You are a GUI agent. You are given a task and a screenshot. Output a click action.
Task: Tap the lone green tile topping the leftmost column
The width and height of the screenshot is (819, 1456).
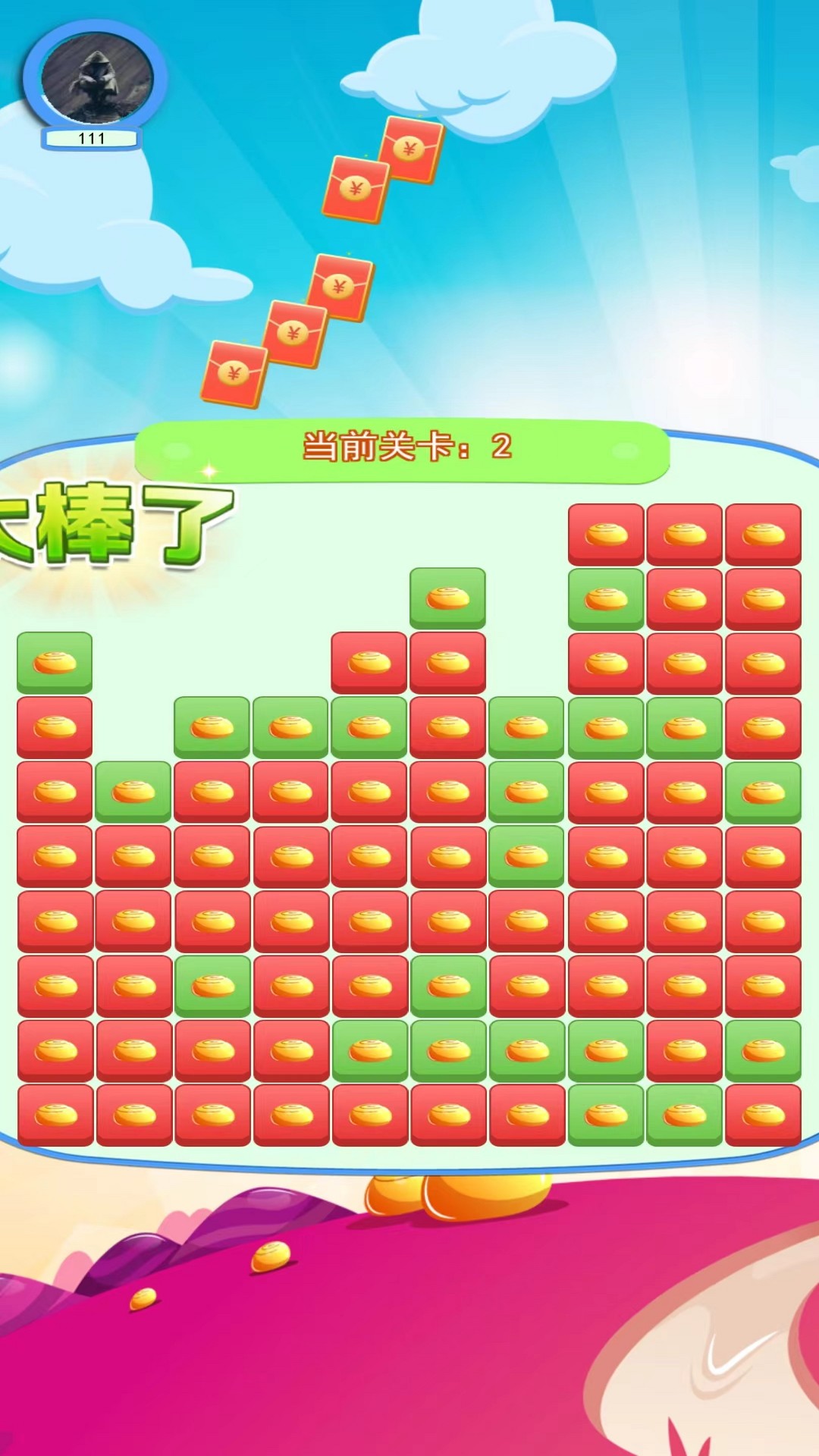pyautogui.click(x=55, y=662)
